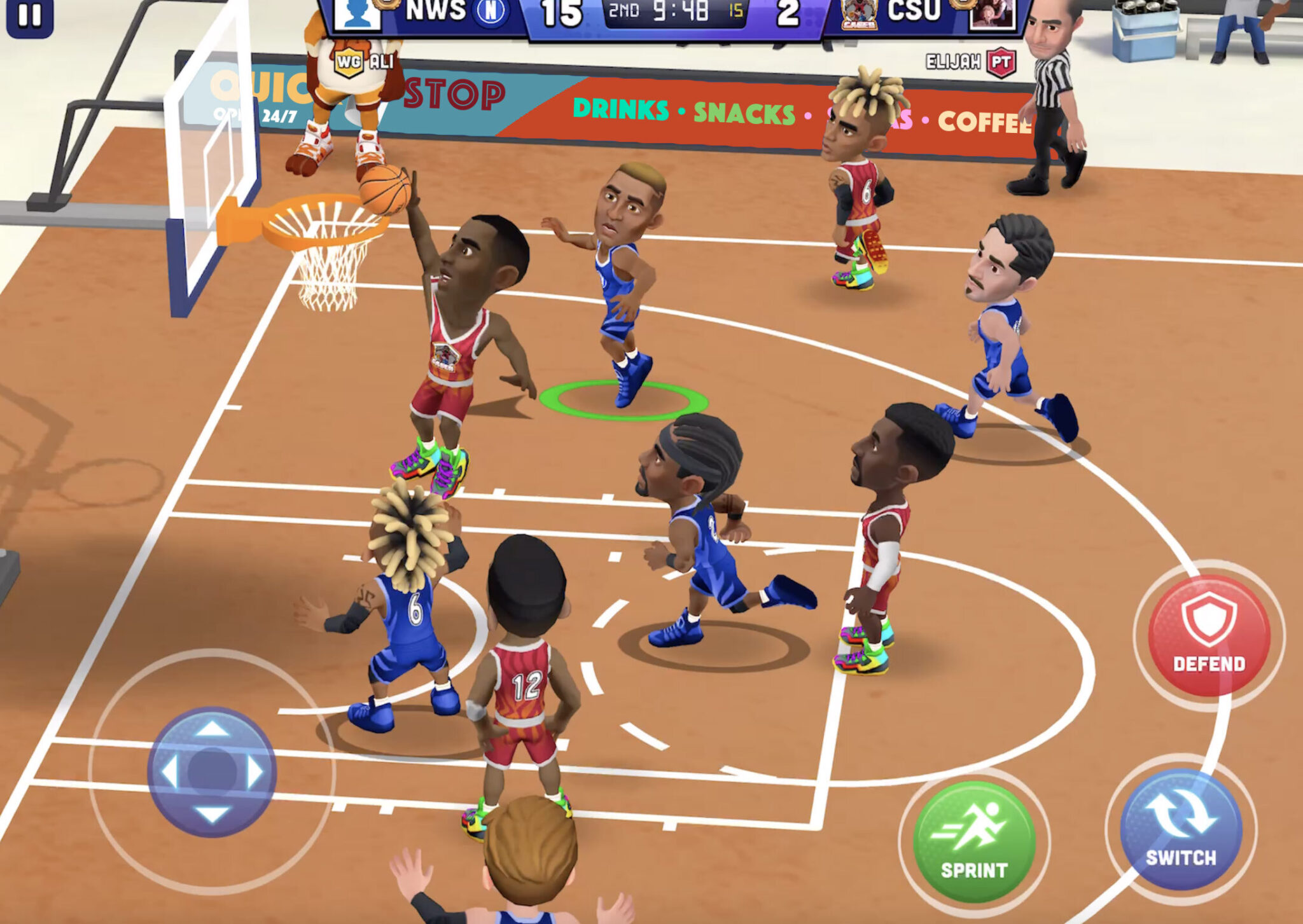Viewport: 1303px width, 924px height.
Task: Tap the up arrow on the joystick
Action: 212,728
